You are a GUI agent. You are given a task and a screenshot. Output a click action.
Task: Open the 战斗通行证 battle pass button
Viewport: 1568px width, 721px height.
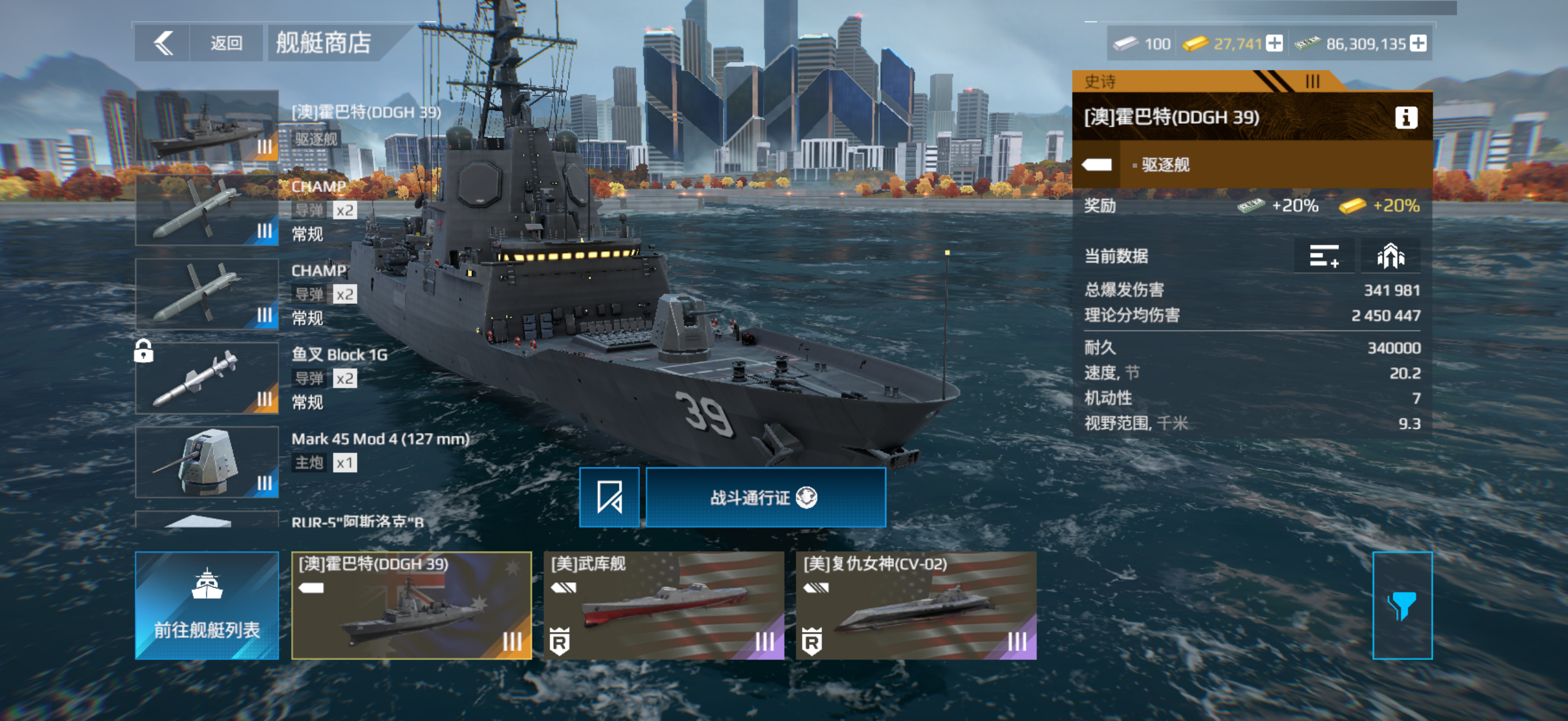pyautogui.click(x=765, y=497)
